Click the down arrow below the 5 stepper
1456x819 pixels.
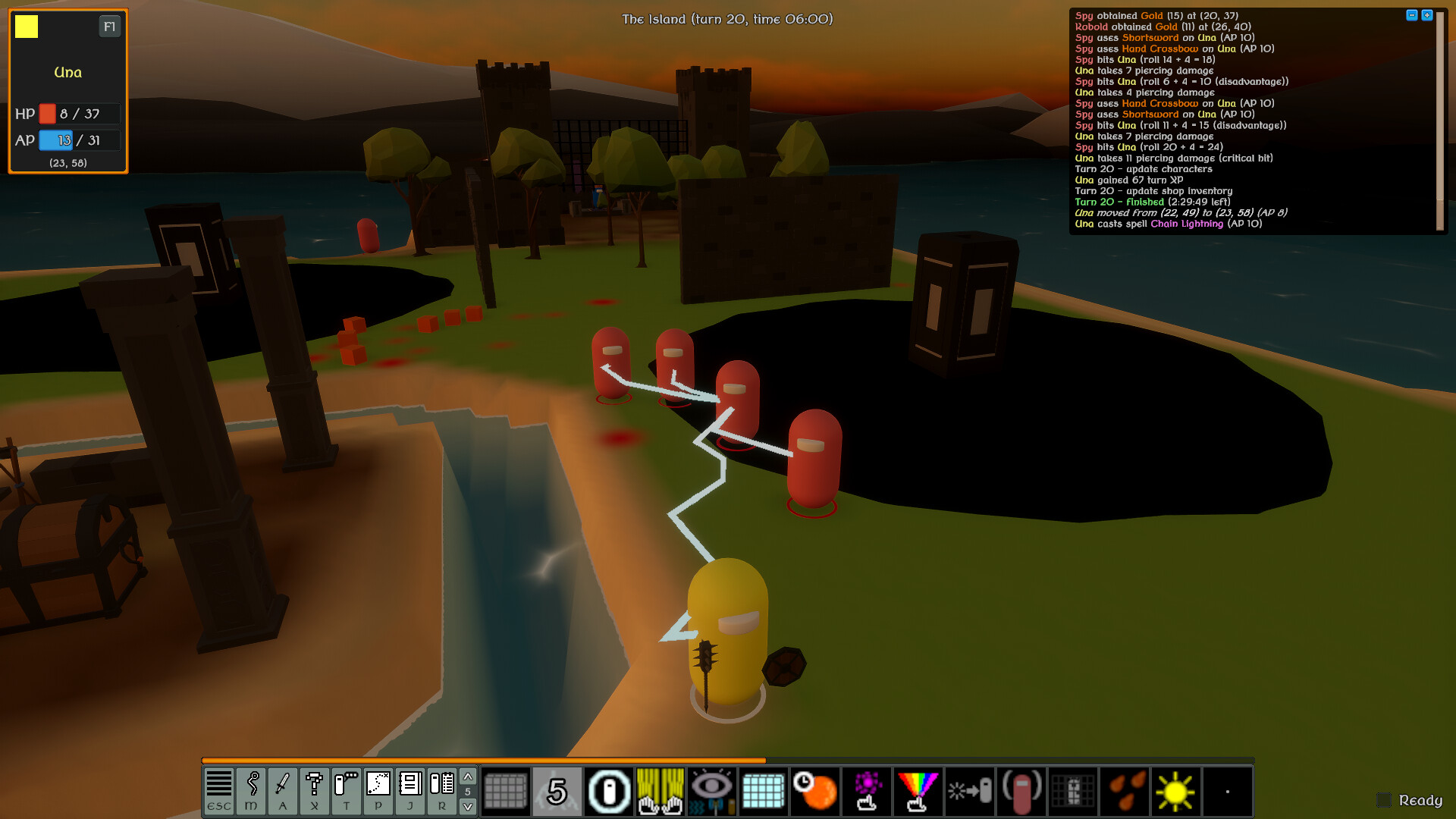[467, 806]
